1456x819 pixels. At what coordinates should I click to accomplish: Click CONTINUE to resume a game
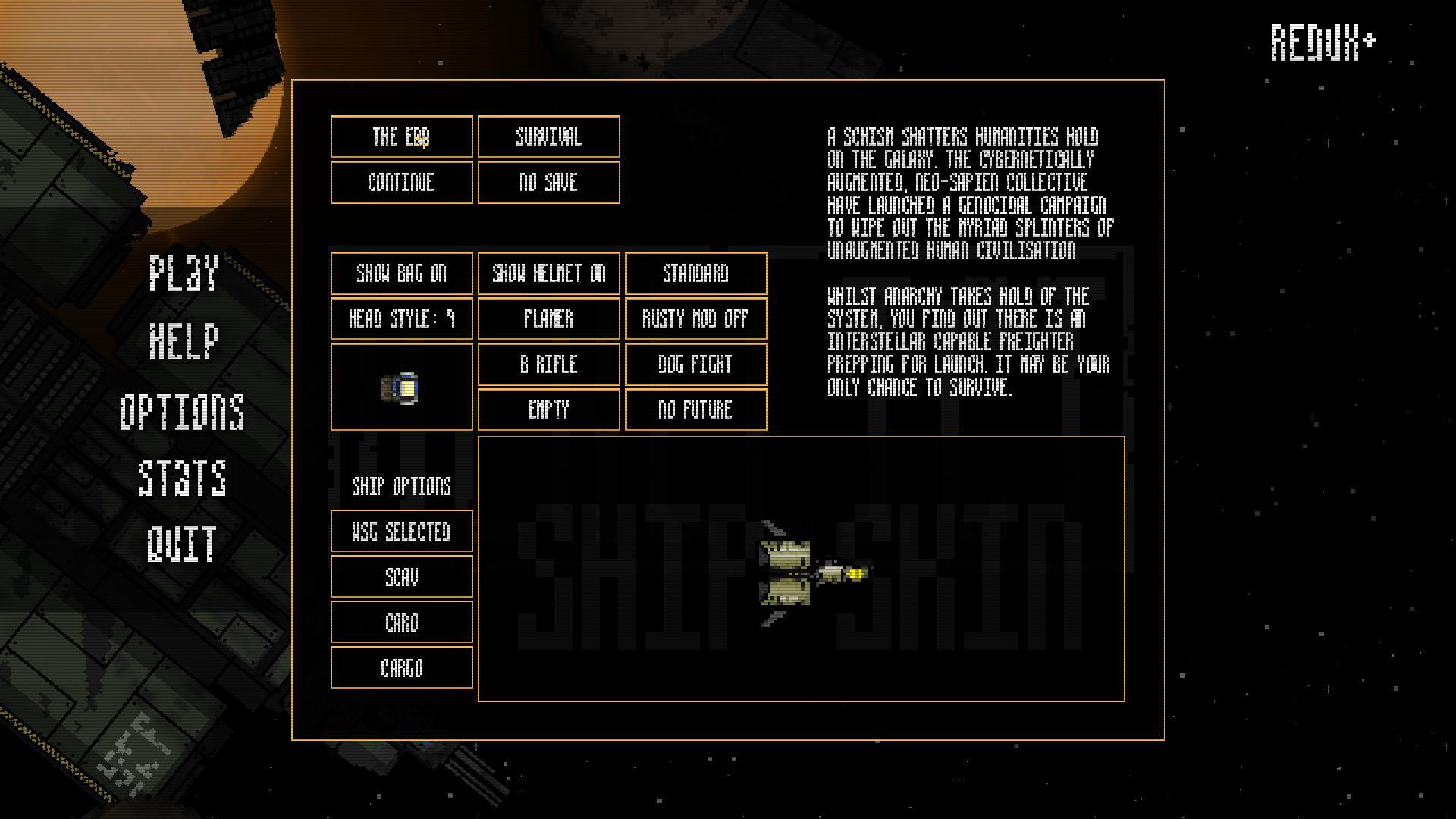coord(402,183)
